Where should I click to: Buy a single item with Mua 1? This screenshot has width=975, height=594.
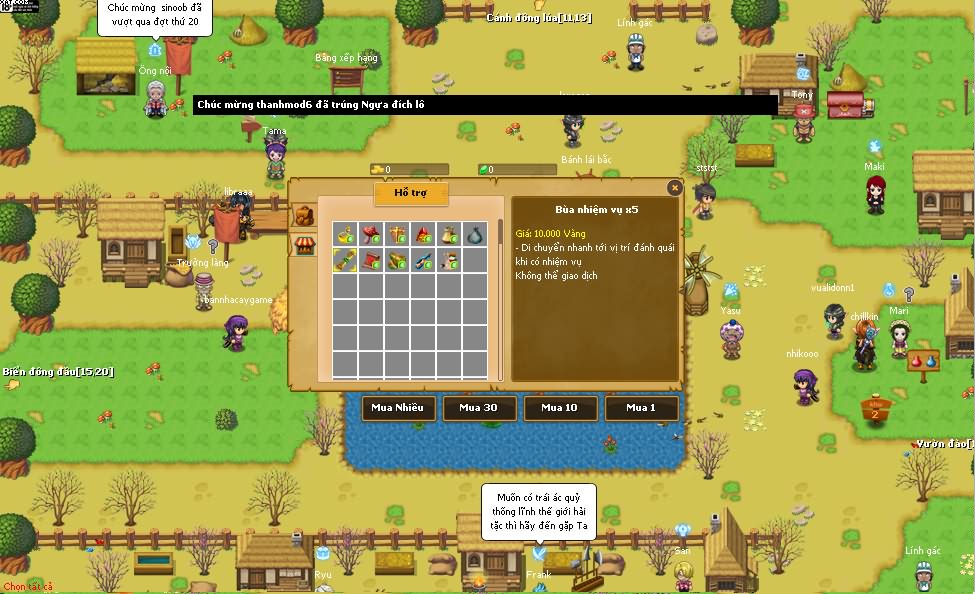(641, 408)
